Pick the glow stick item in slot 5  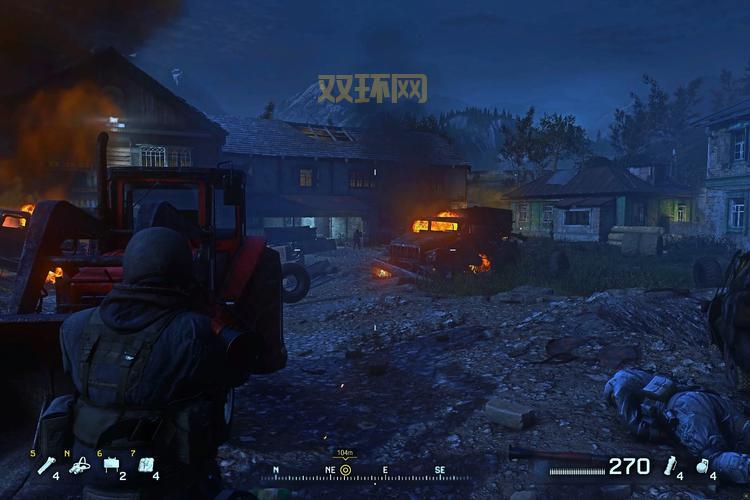(x=46, y=465)
